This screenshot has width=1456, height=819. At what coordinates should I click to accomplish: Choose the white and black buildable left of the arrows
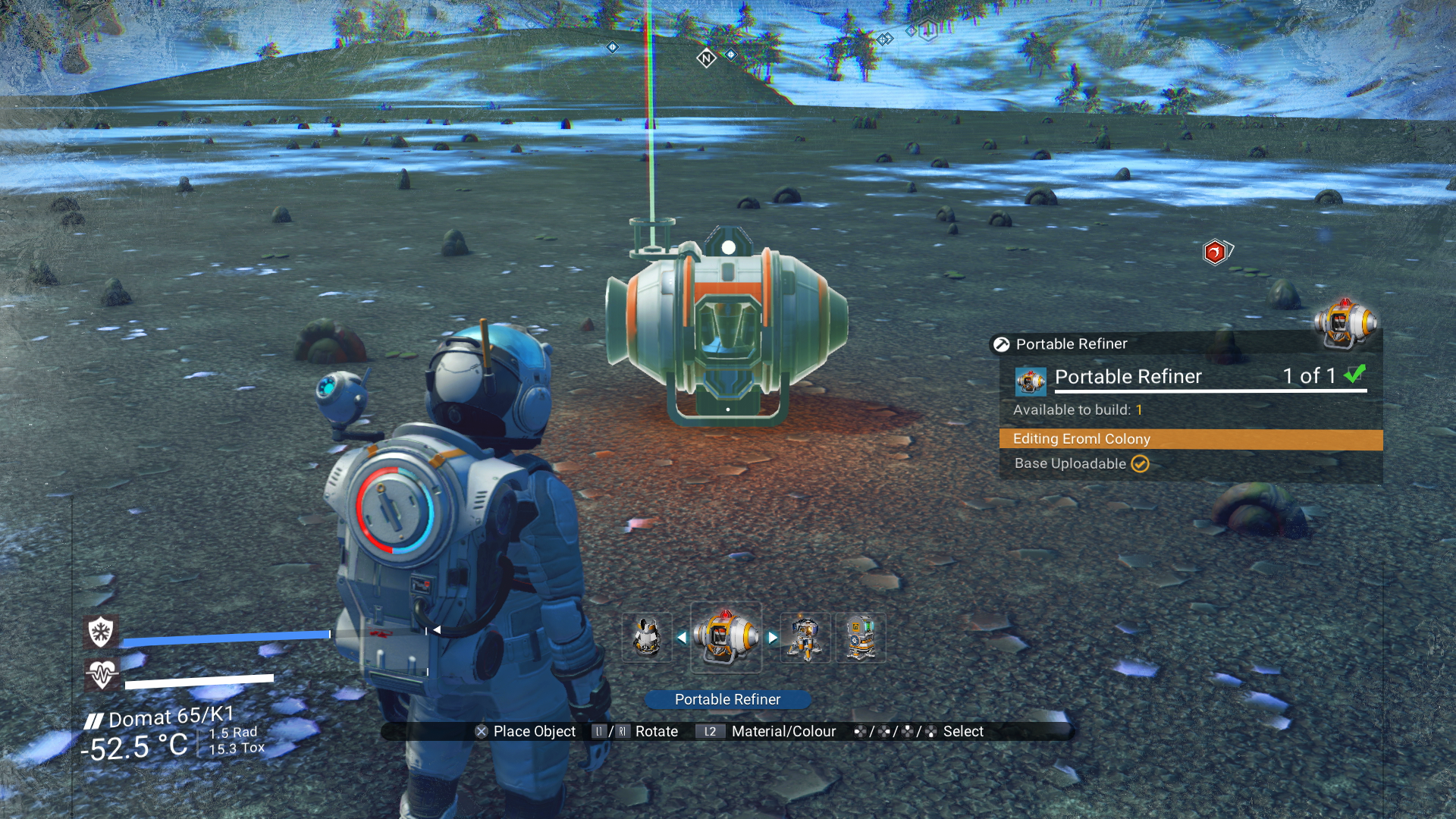coord(646,638)
